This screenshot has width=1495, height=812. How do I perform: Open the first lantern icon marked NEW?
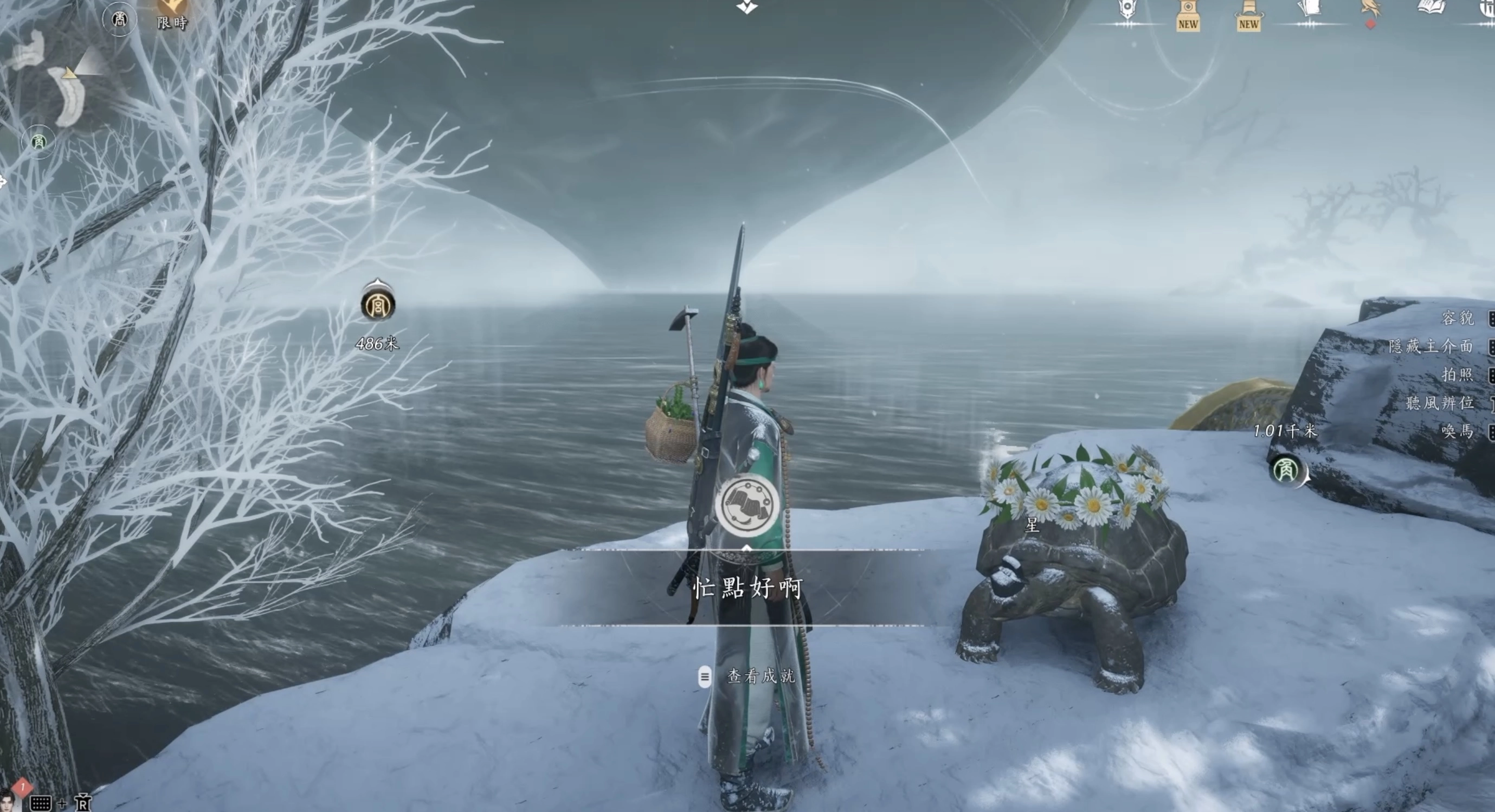tap(1188, 15)
